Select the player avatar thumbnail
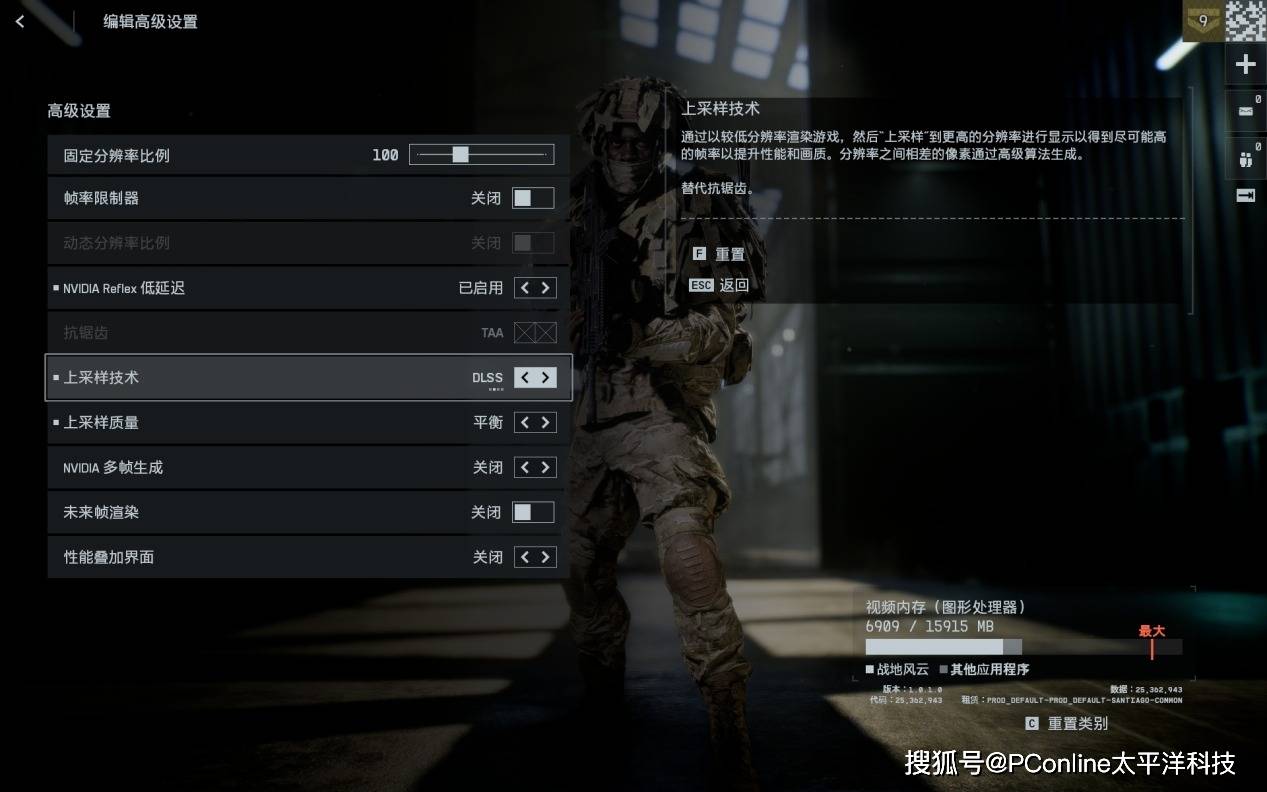Viewport: 1267px width, 792px height. [x=1246, y=21]
